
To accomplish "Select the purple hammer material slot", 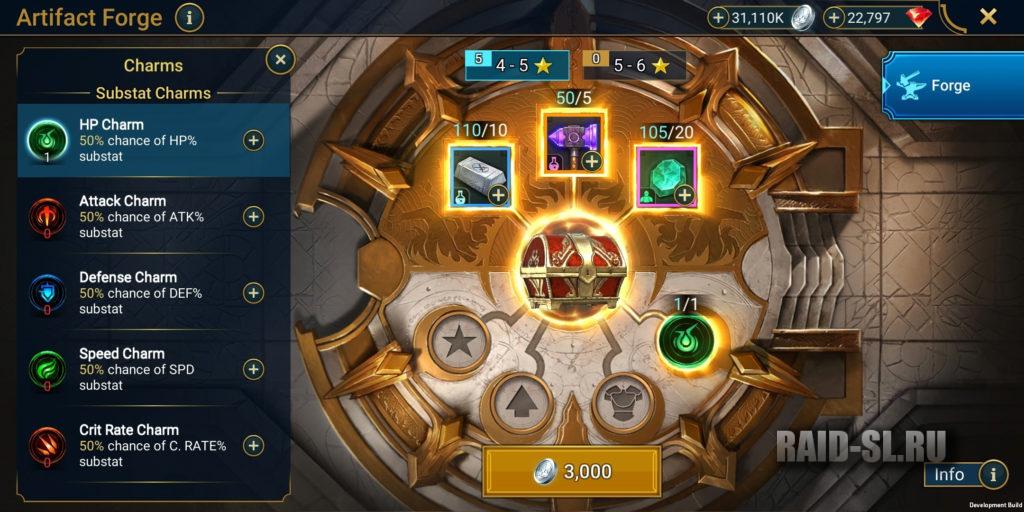I will click(574, 142).
